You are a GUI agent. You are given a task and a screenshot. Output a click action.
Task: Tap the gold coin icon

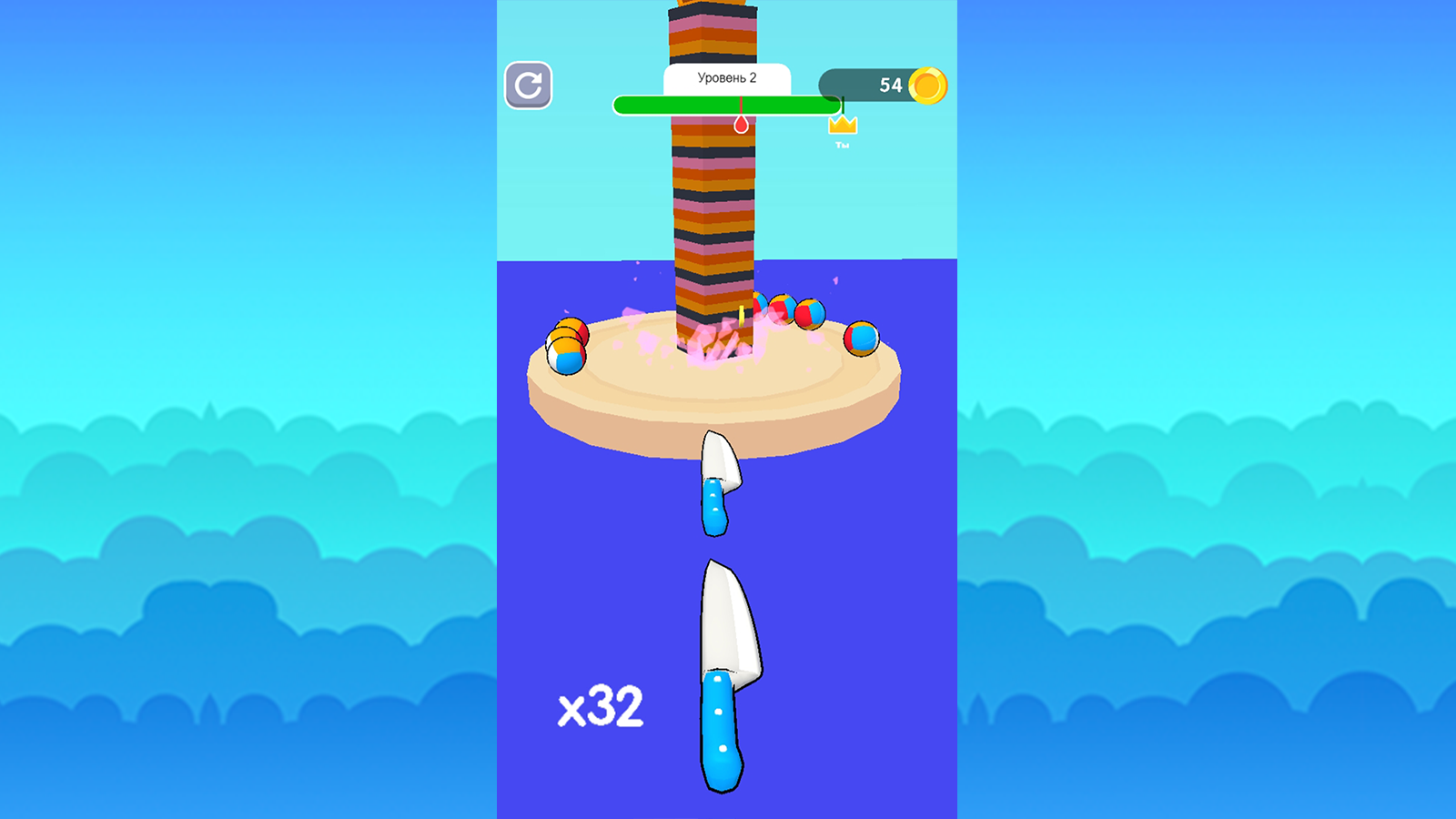925,85
